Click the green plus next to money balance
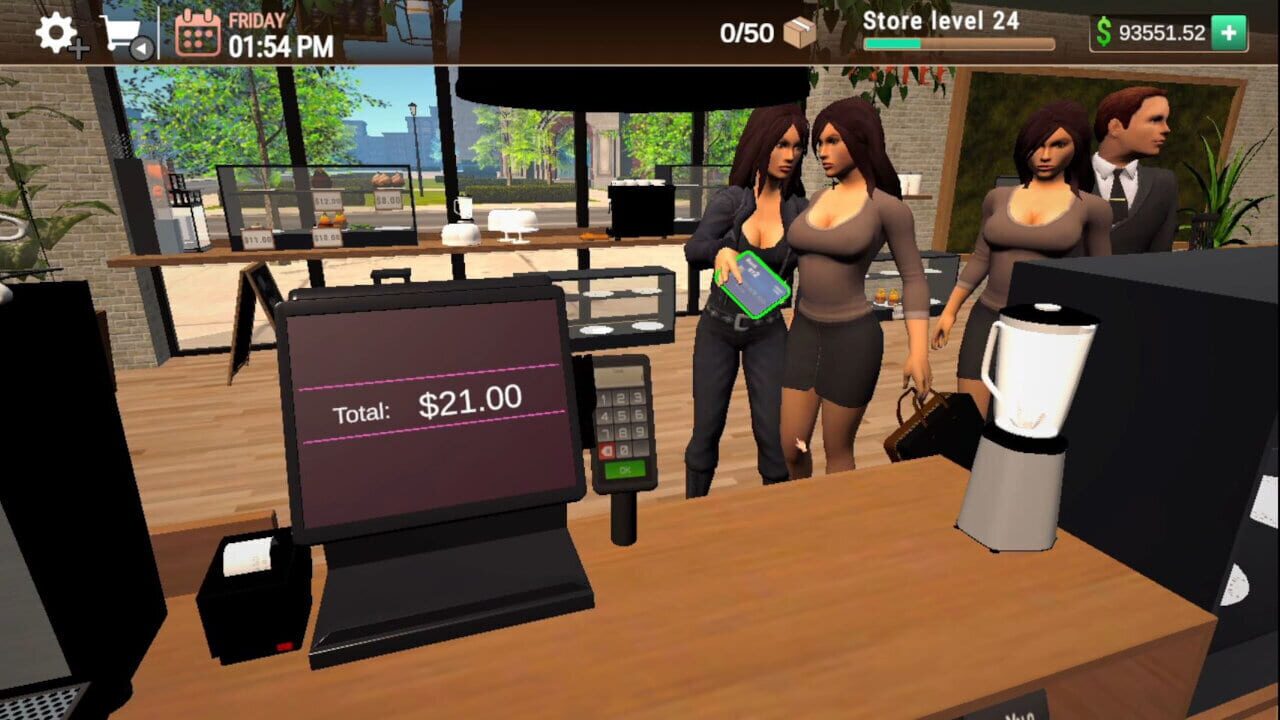 (1226, 30)
